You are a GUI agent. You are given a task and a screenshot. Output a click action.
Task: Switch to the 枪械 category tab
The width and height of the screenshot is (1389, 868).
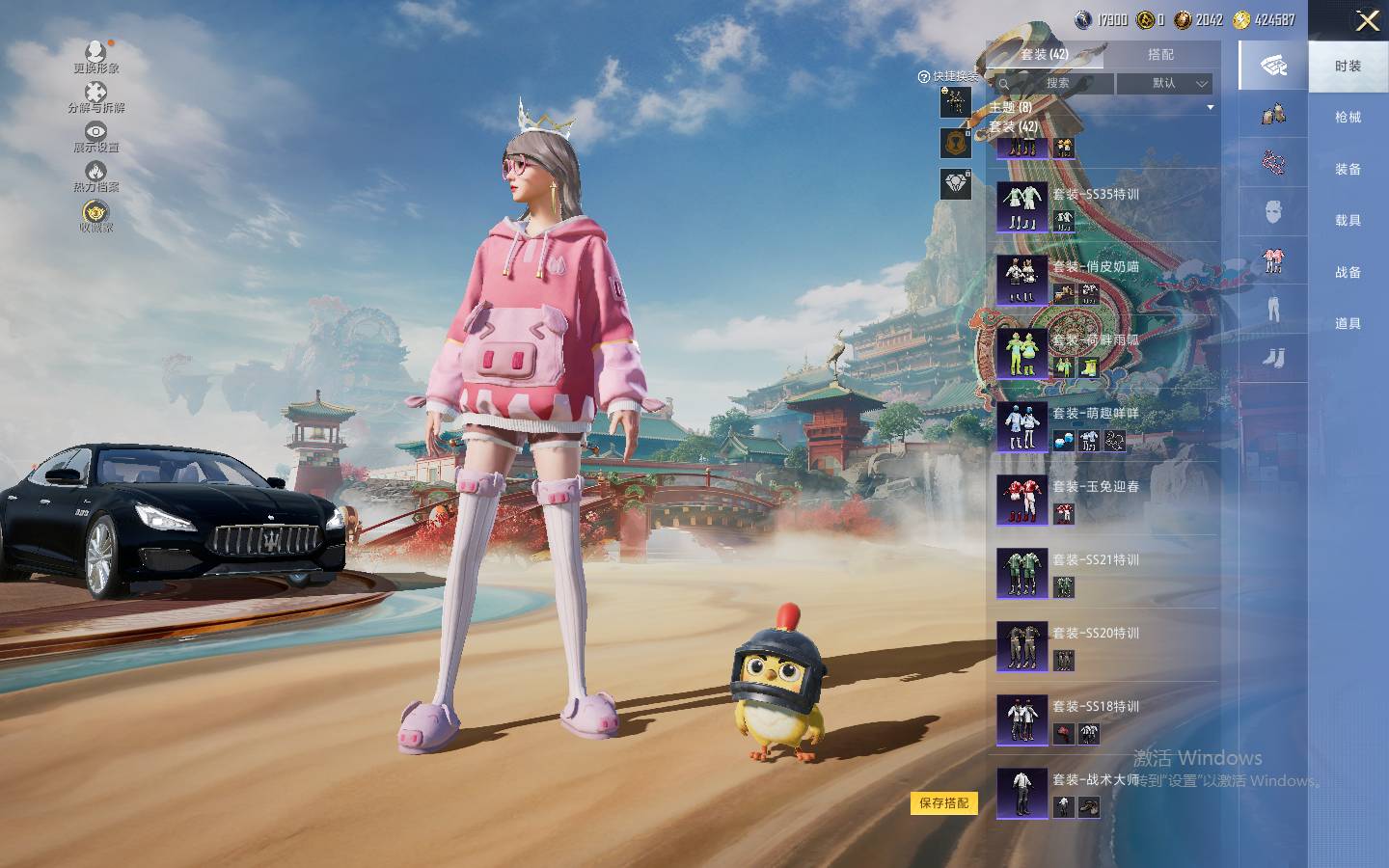click(x=1348, y=118)
